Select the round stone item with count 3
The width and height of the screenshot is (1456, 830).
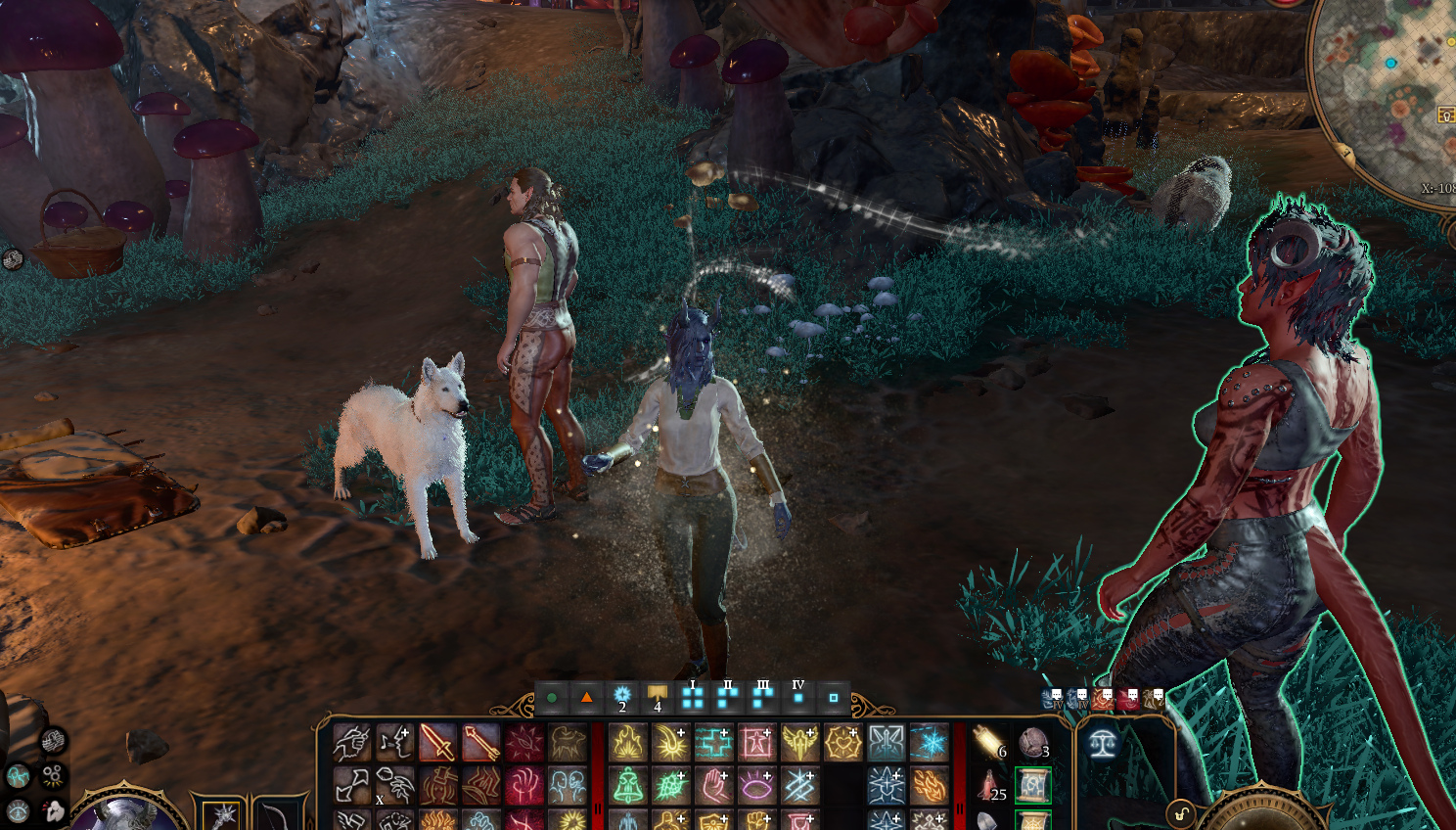[1032, 743]
